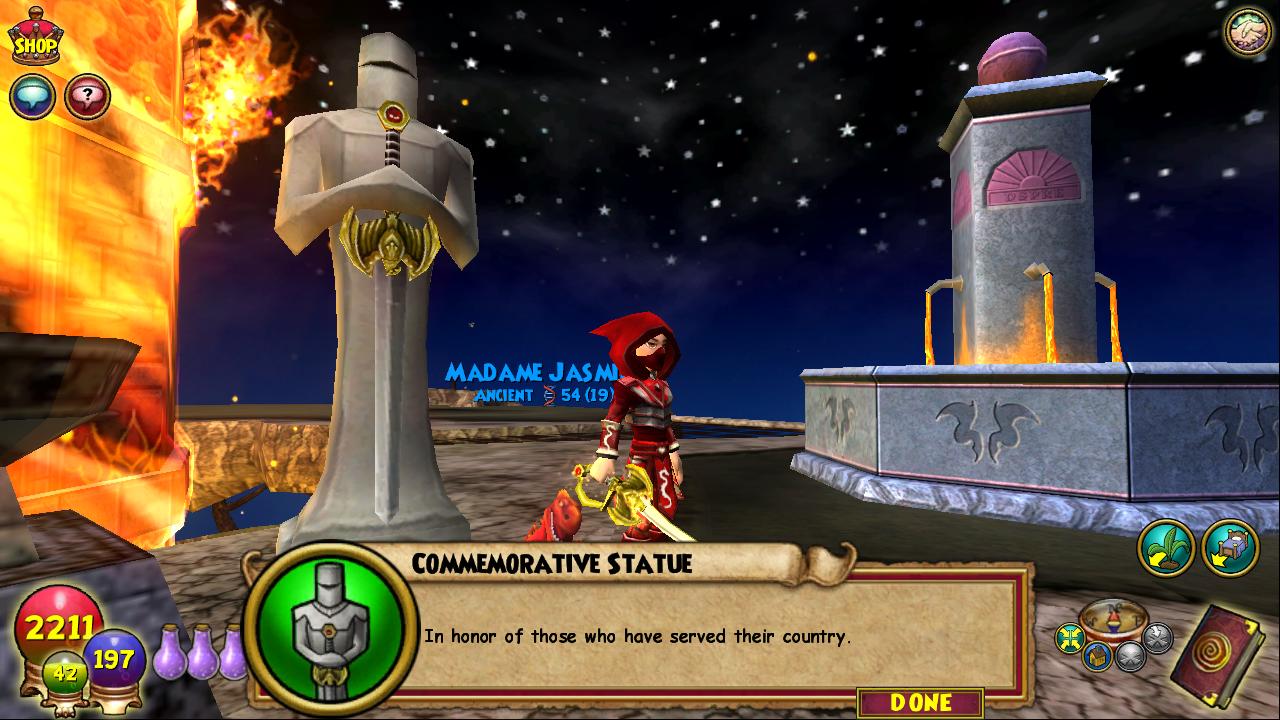Viewport: 1280px width, 720px height.
Task: Open the friends list handshake icon
Action: [x=1248, y=32]
